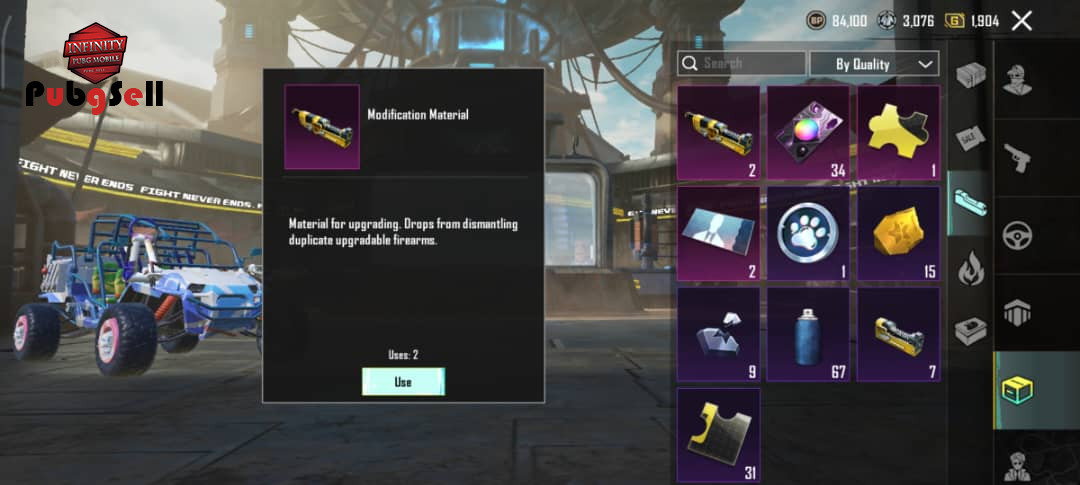Open the crate sub-category at the top

coord(970,73)
